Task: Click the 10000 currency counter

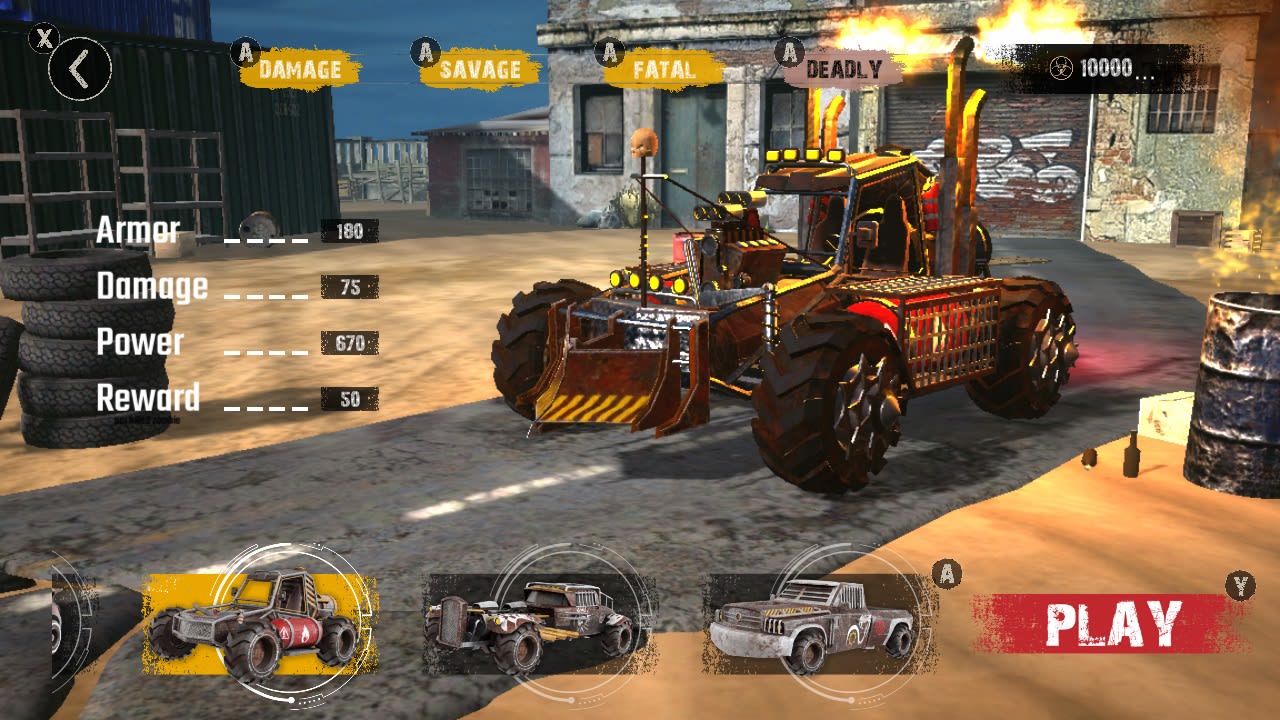Action: pos(1108,68)
